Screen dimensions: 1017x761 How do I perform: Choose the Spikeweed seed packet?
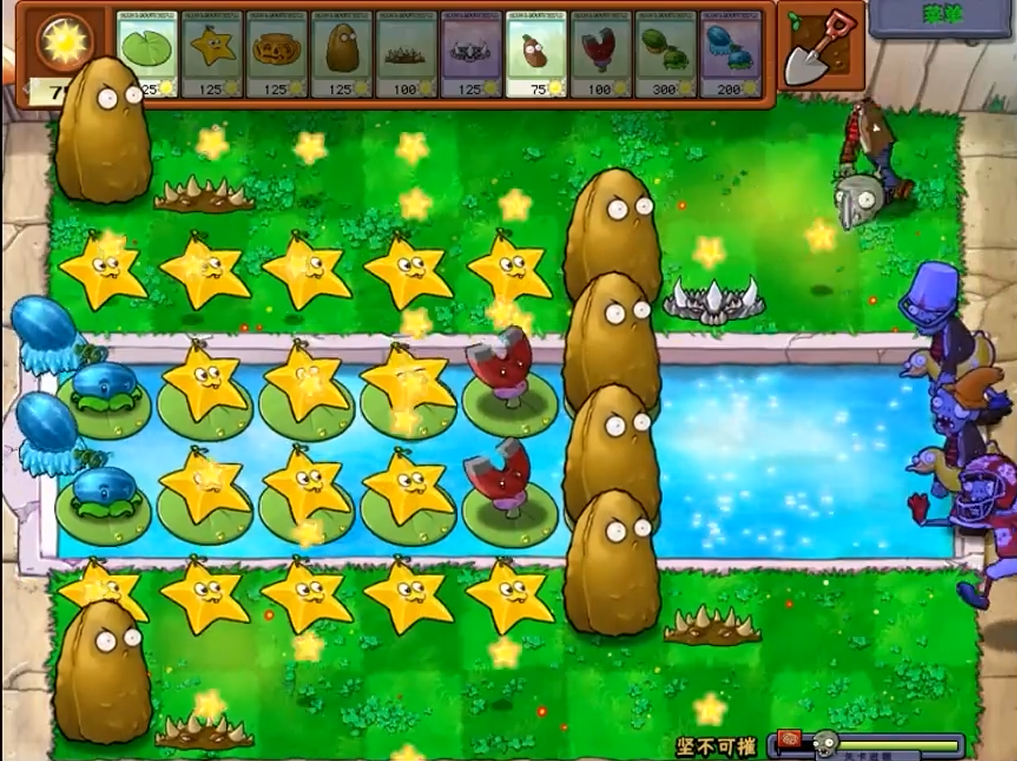[406, 53]
